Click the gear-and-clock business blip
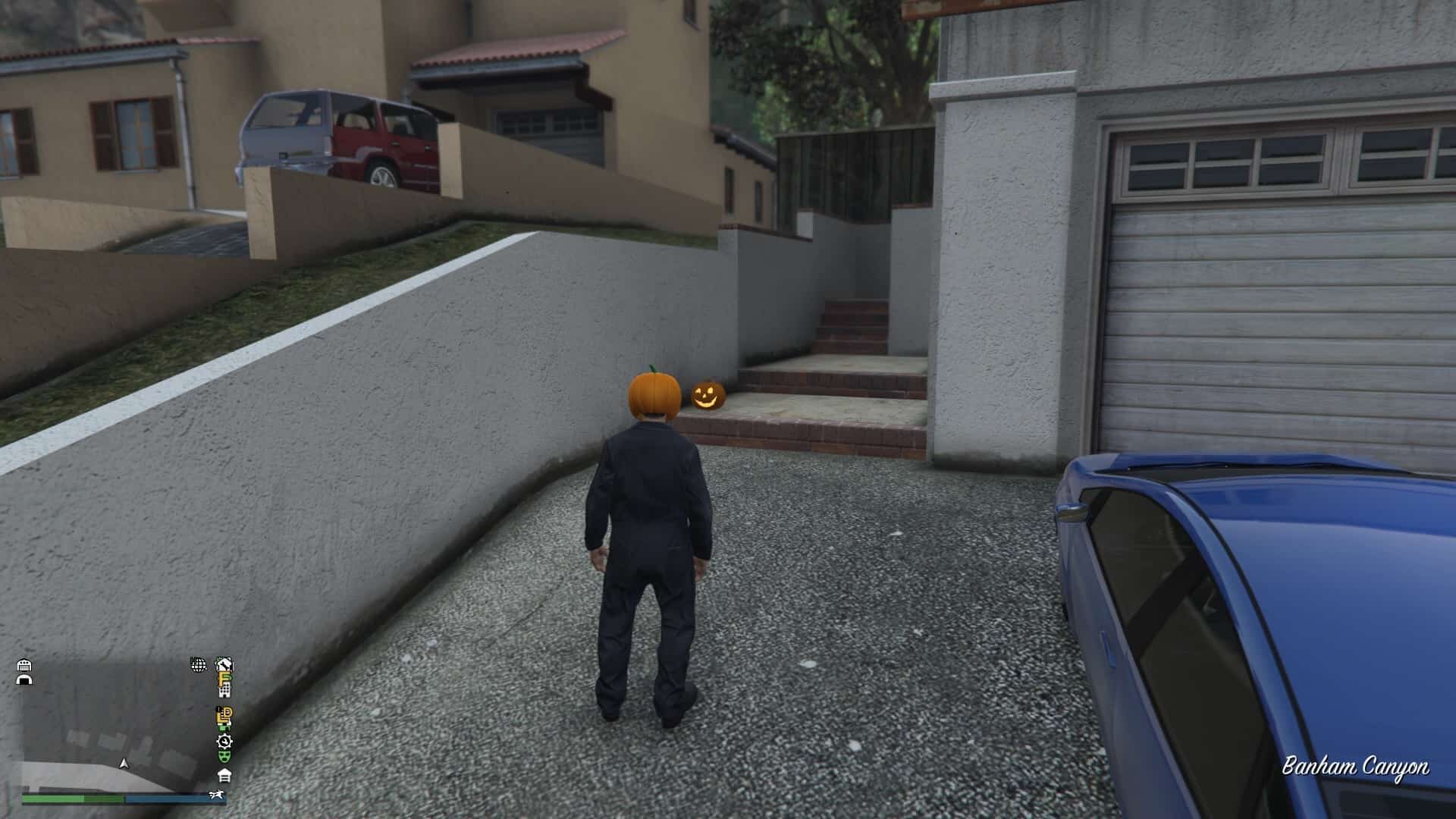The image size is (1456, 819). [224, 741]
